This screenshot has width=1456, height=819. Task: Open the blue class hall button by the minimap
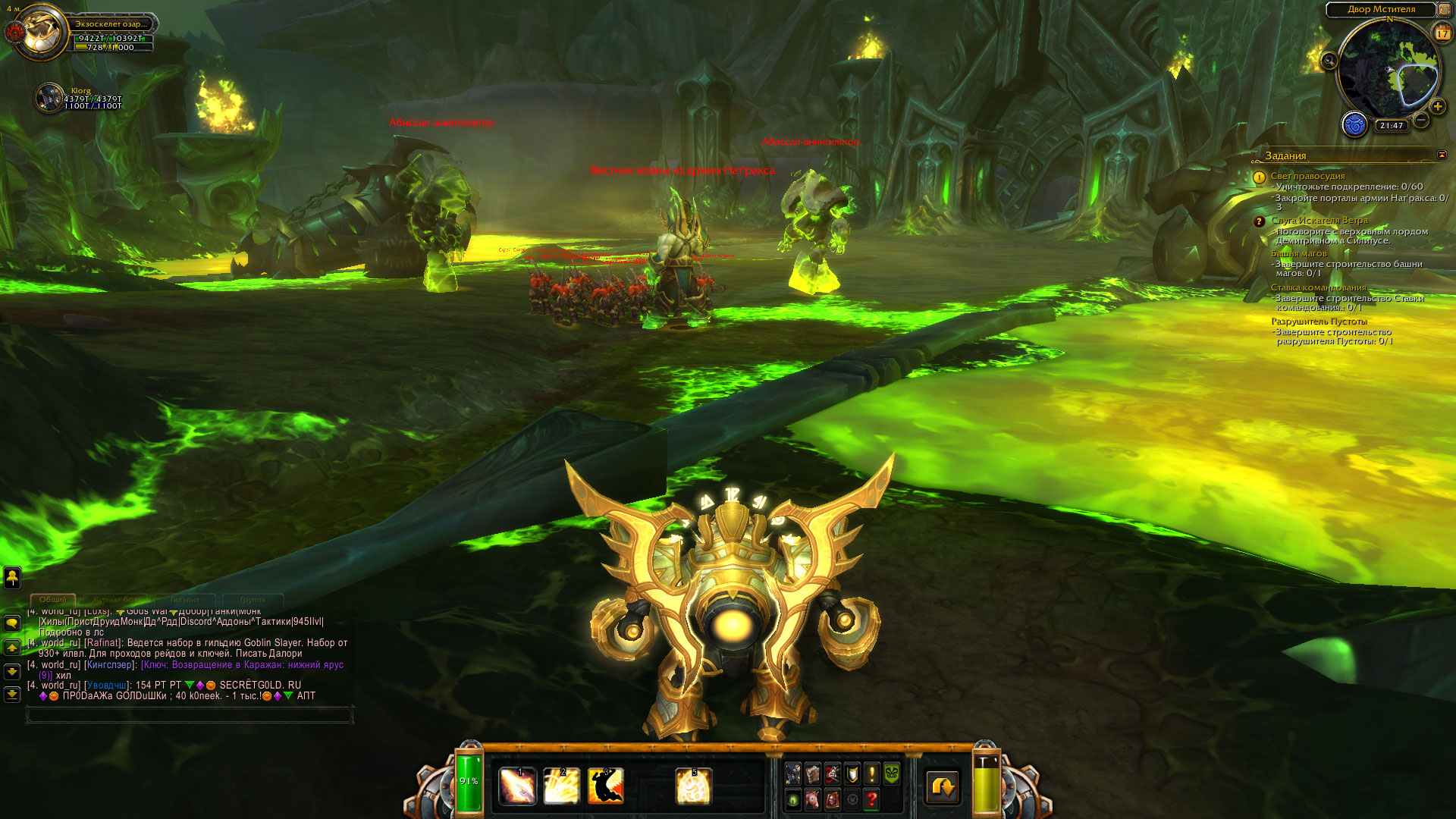pos(1354,124)
